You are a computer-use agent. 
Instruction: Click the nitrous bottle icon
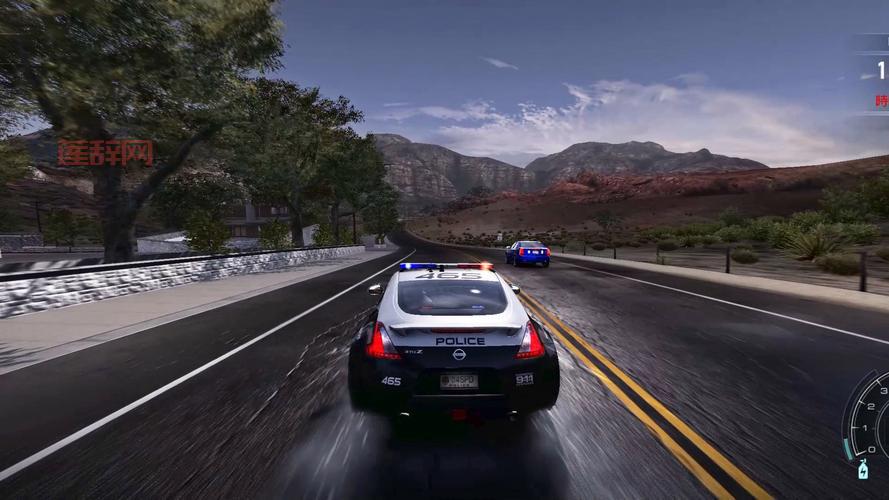pyautogui.click(x=862, y=469)
